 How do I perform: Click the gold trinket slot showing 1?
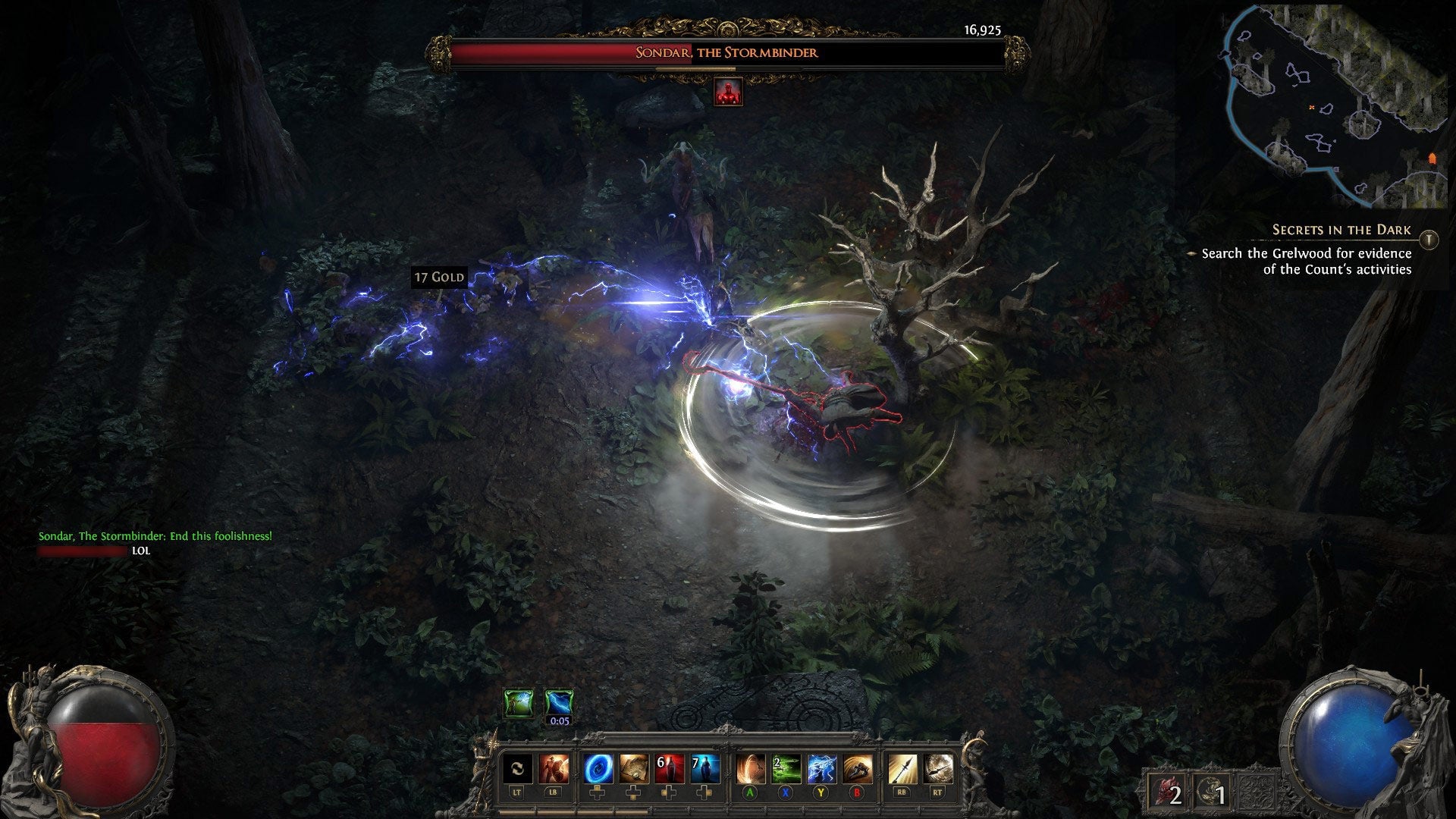pos(1212,790)
